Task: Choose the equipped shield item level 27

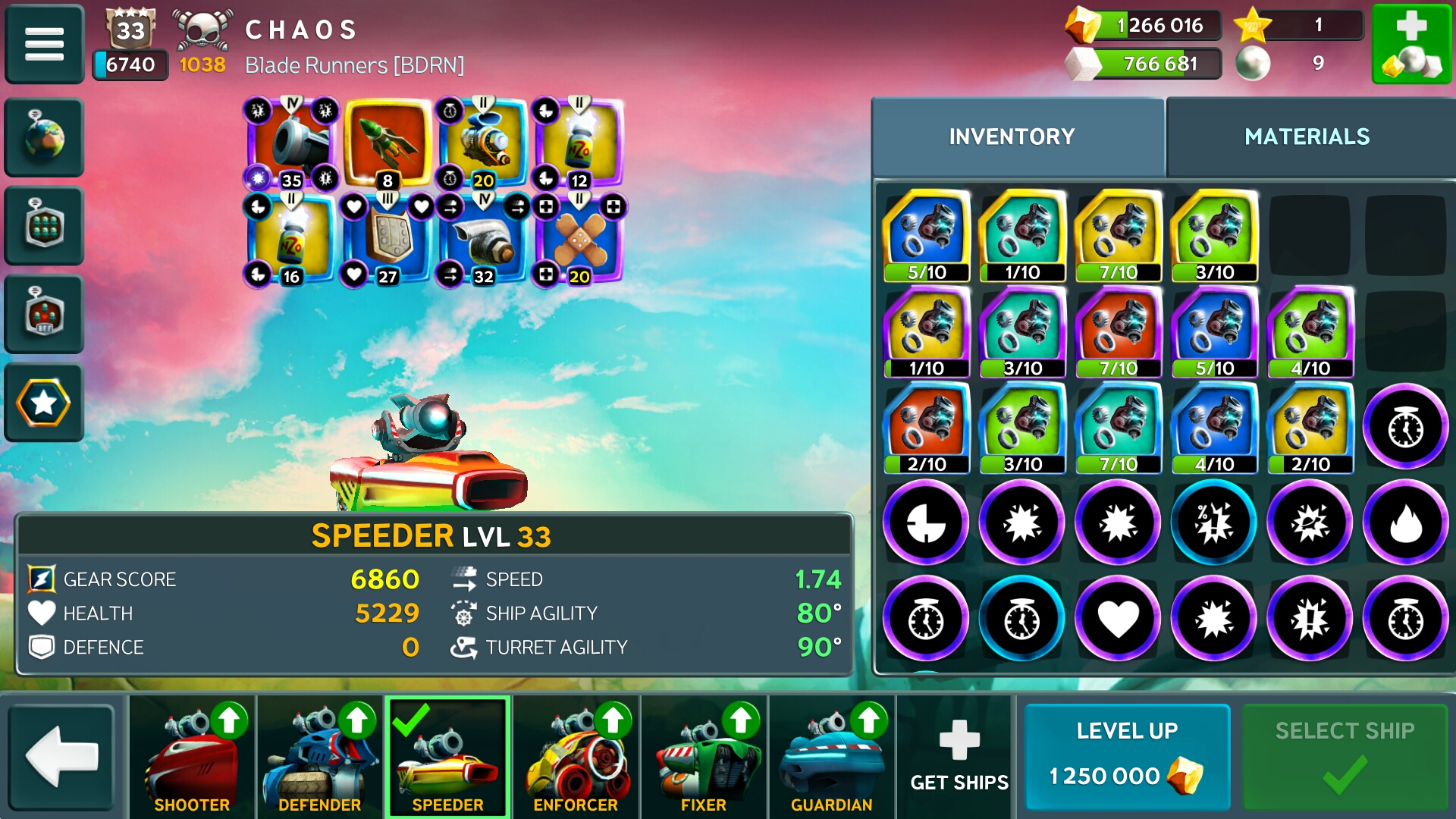Action: point(388,240)
